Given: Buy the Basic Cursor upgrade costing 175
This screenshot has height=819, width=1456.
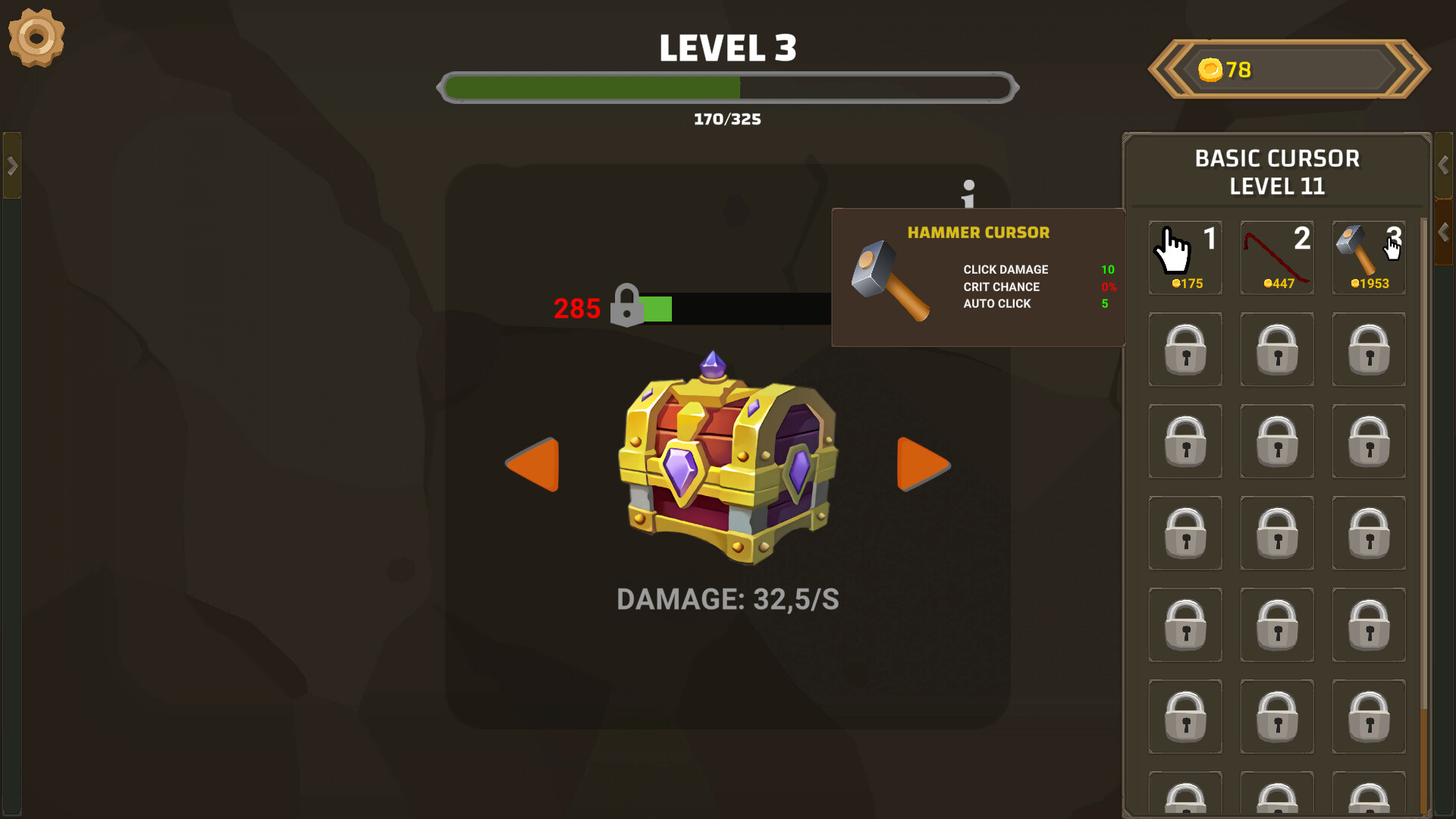Looking at the screenshot, I should point(1185,258).
